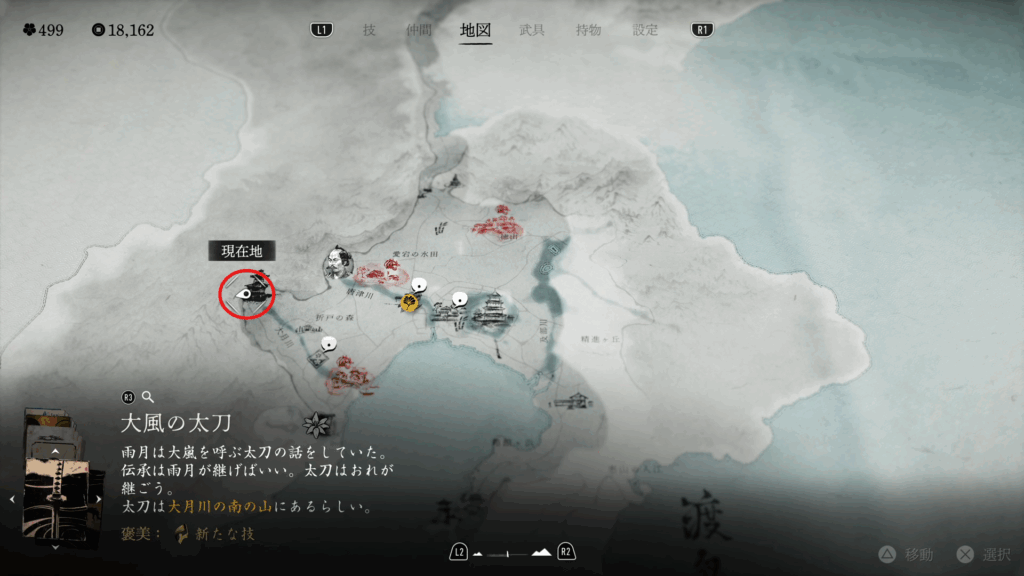Click the down arrow below the quest card
This screenshot has height=576, width=1024.
coord(56,546)
